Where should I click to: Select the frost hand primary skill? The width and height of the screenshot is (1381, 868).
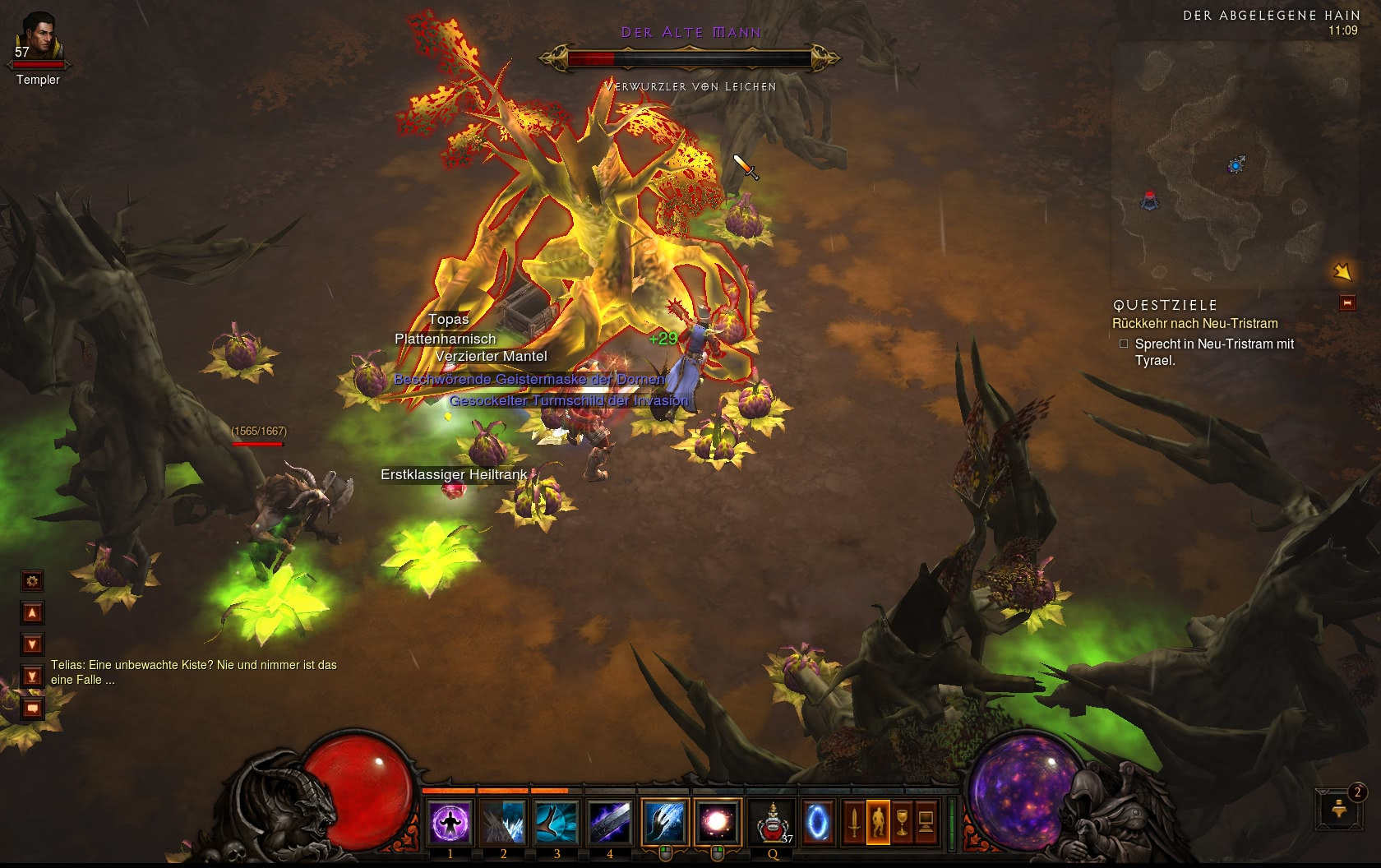point(664,821)
